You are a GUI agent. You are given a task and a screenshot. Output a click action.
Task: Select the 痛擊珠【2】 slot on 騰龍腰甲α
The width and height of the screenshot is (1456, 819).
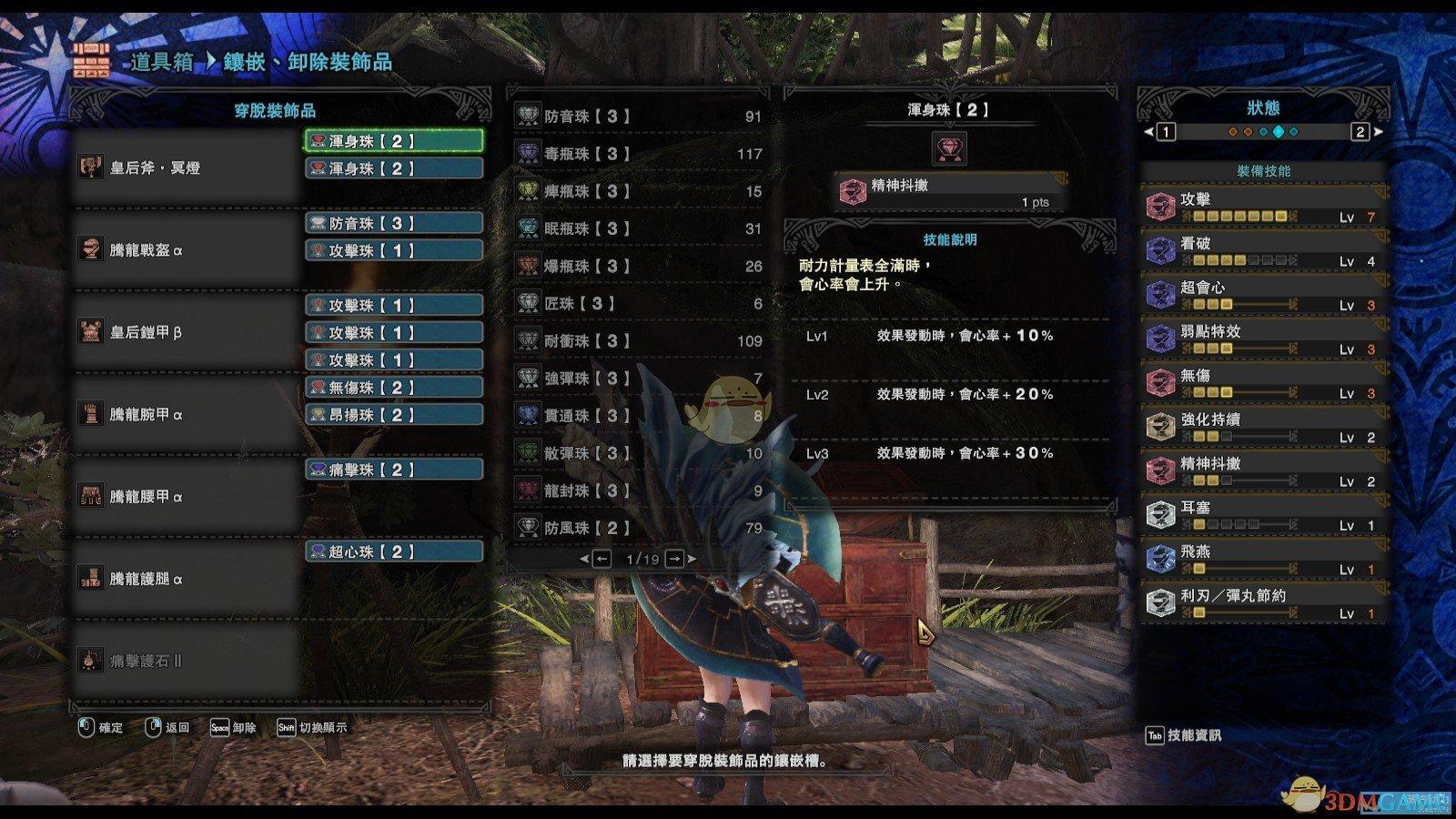pyautogui.click(x=393, y=470)
